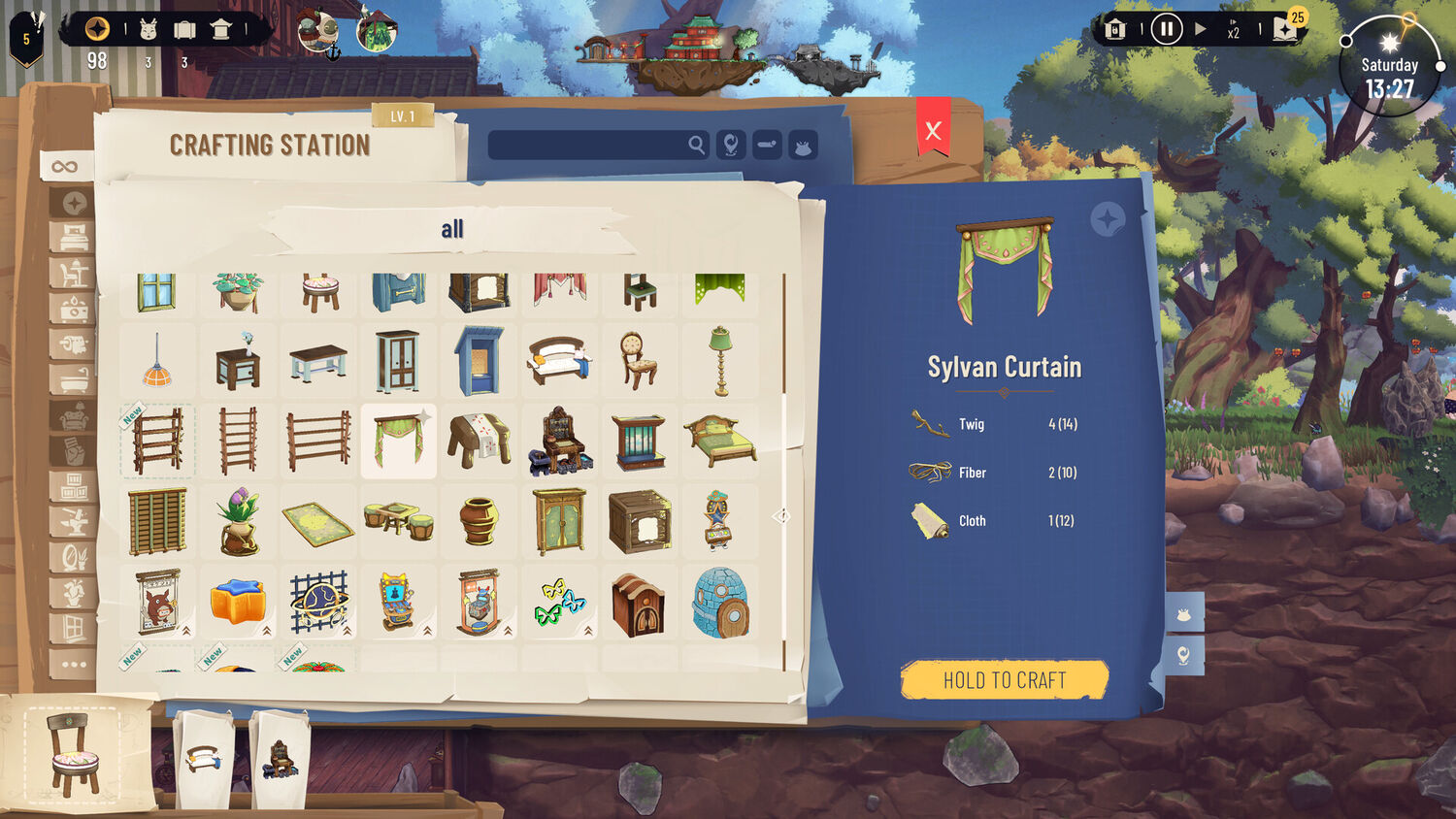Select the potted tulip recipe
The height and width of the screenshot is (819, 1456).
tap(238, 522)
